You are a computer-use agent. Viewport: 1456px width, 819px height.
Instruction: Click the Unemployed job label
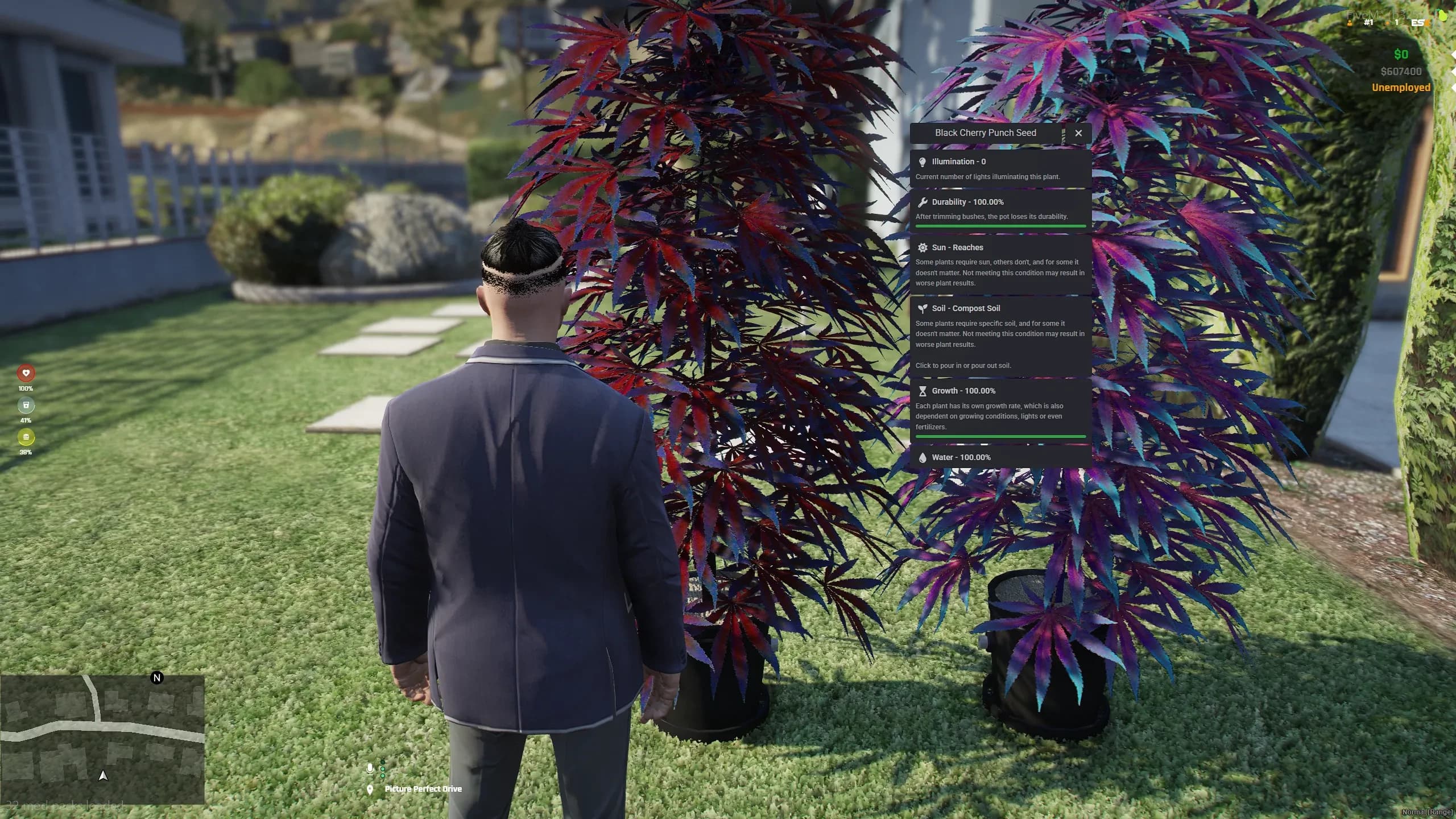1401,87
